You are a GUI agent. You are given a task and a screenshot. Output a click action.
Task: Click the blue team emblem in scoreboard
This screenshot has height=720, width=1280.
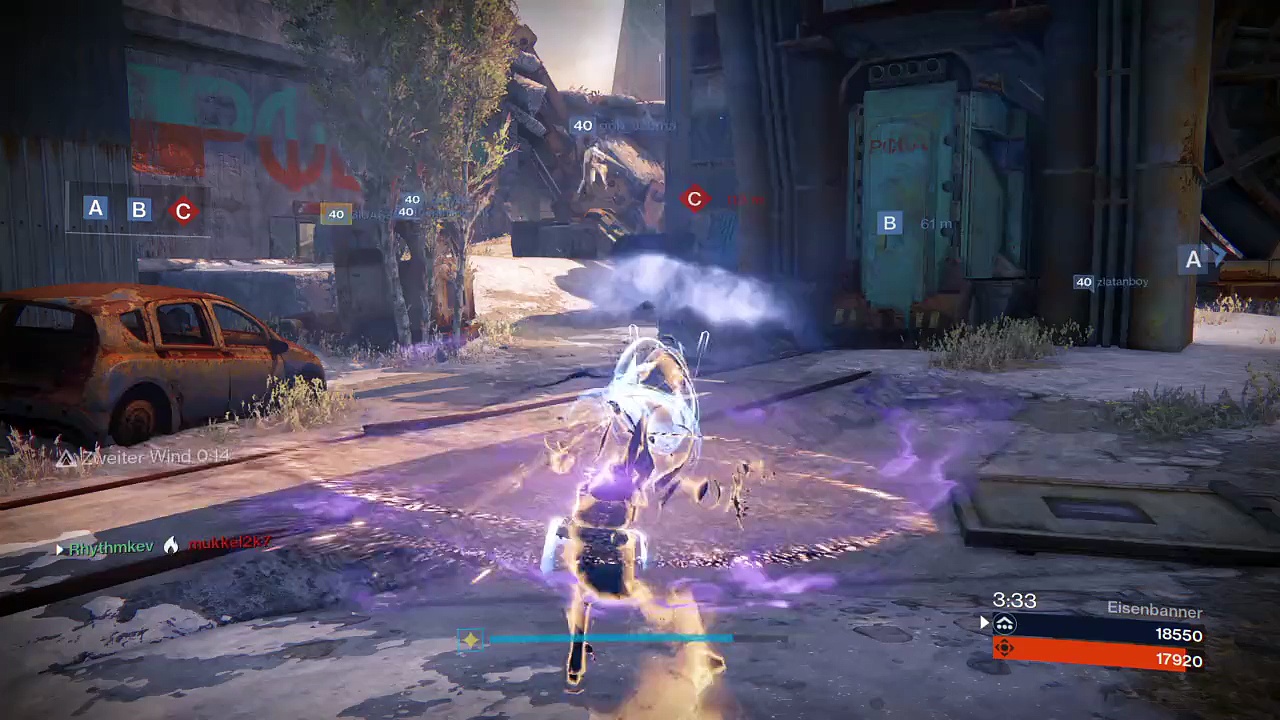click(x=1005, y=625)
